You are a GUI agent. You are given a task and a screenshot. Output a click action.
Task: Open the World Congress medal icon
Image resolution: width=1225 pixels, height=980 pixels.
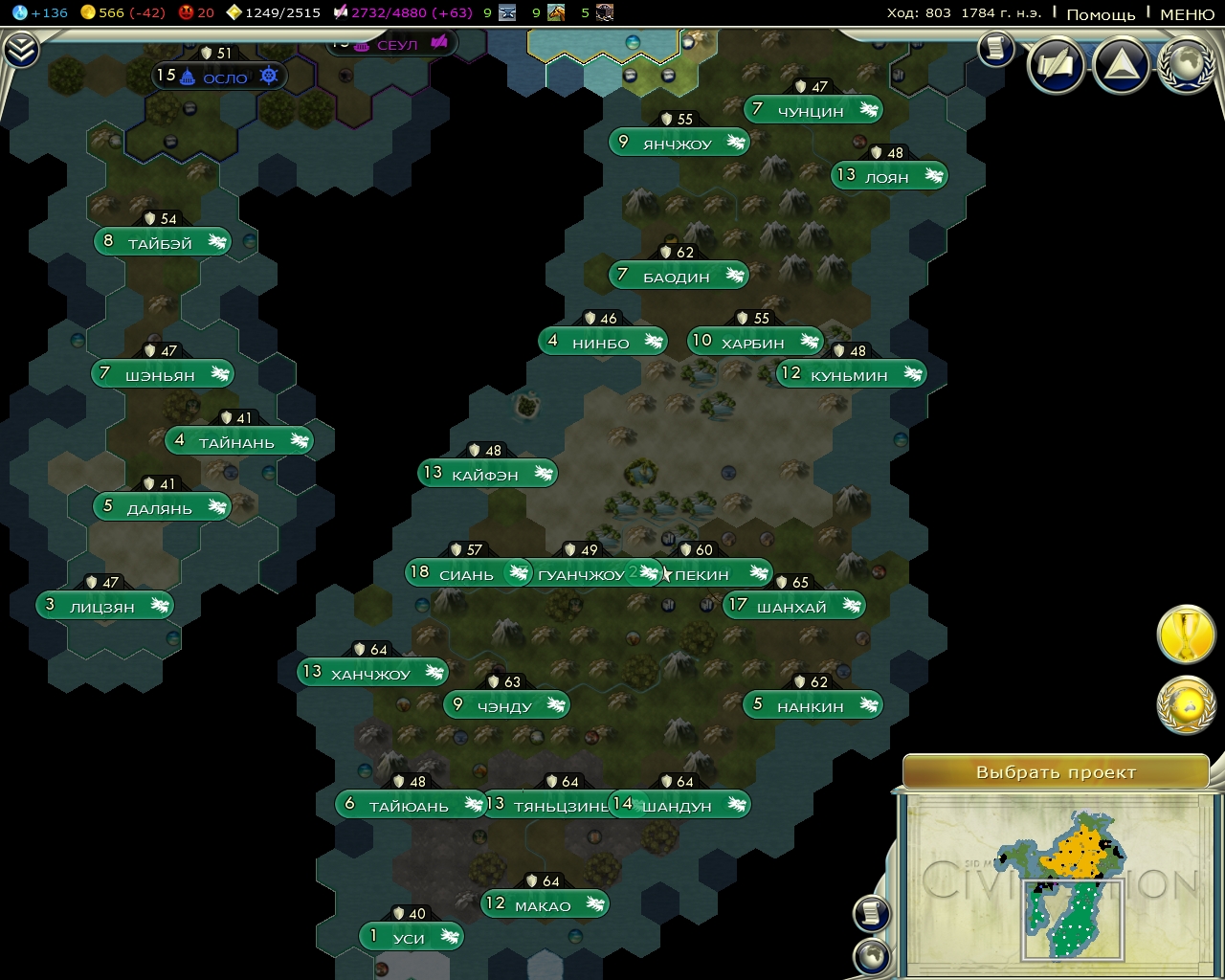tap(1187, 711)
